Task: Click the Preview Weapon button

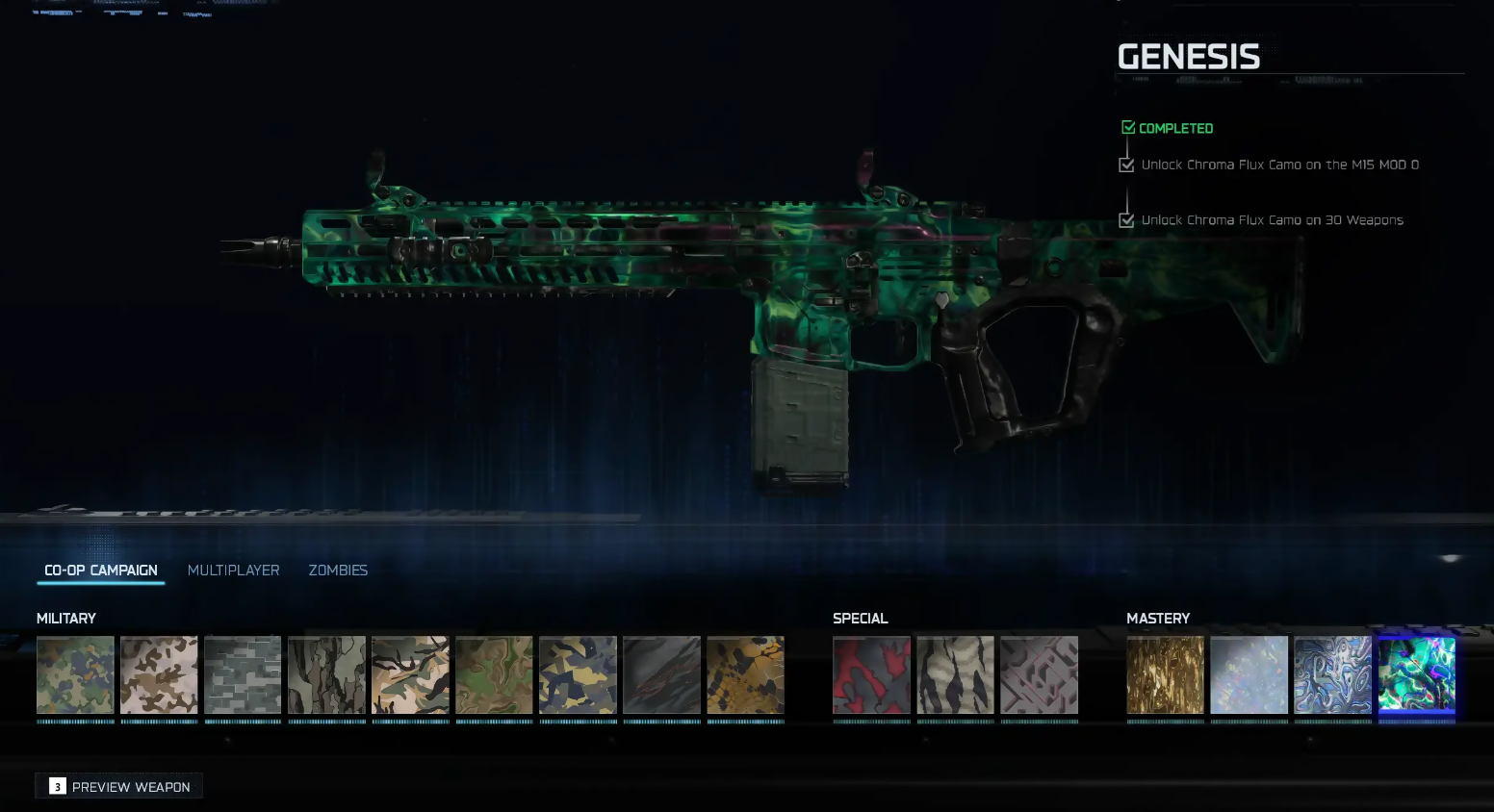Action: (119, 787)
